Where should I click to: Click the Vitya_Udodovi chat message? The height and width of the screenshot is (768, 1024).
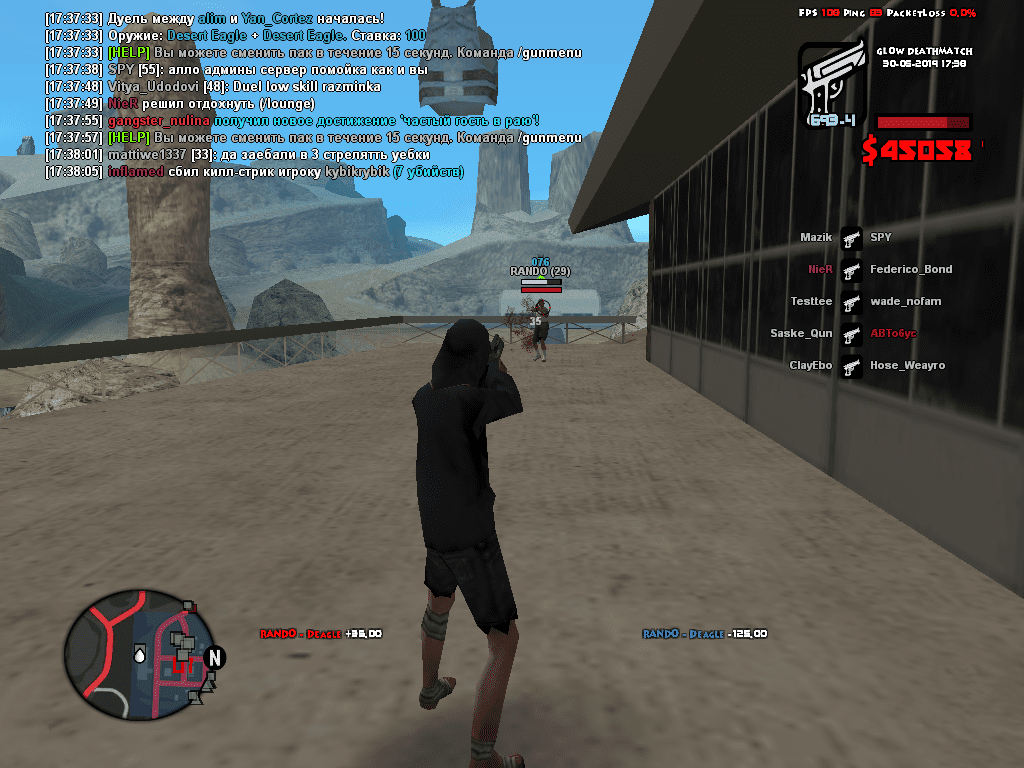(213, 87)
